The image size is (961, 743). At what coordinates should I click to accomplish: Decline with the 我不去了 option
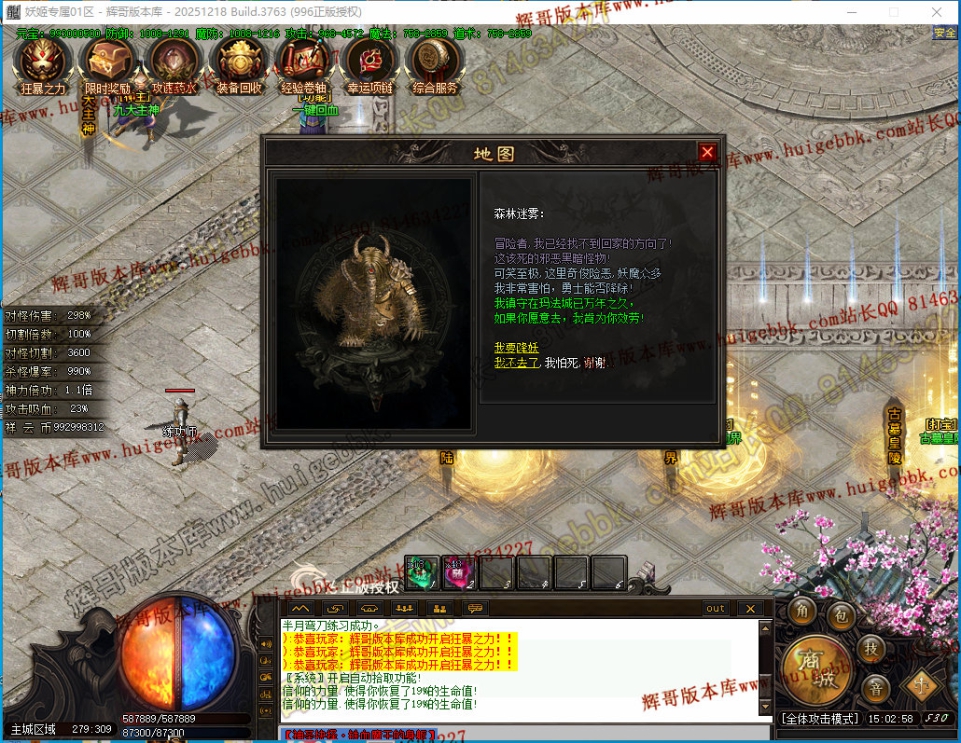[x=516, y=363]
